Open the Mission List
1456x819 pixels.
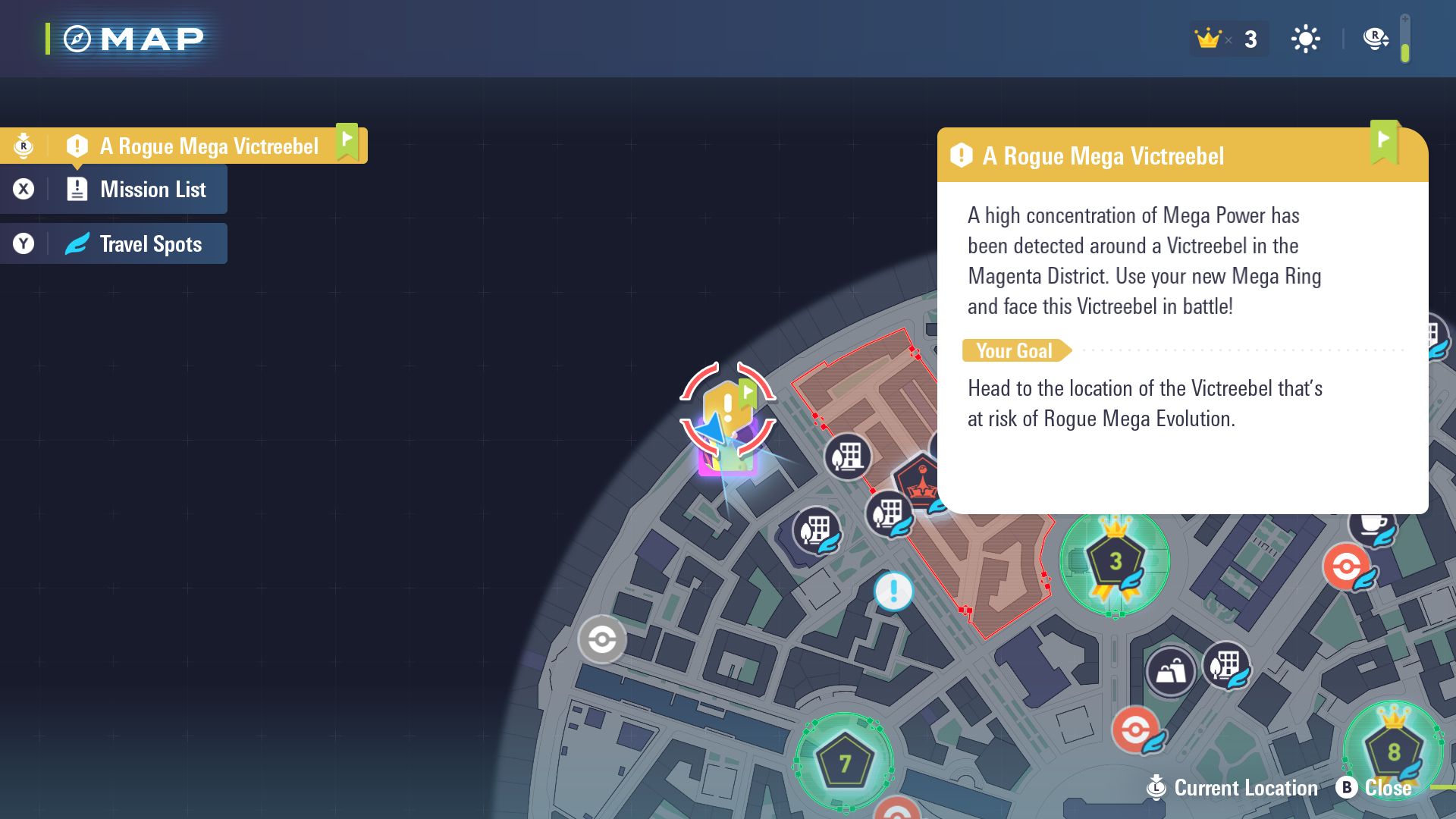coord(151,189)
